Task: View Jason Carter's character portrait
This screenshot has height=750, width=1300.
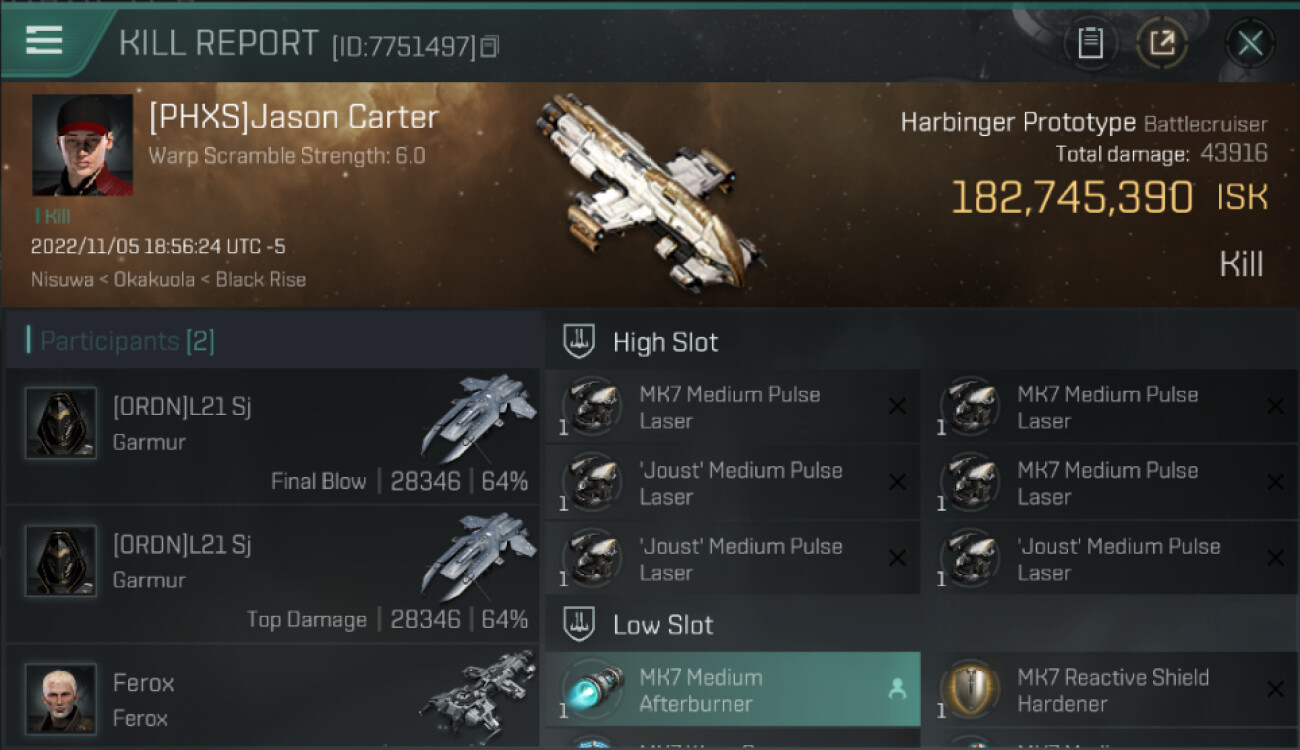Action: coord(82,145)
